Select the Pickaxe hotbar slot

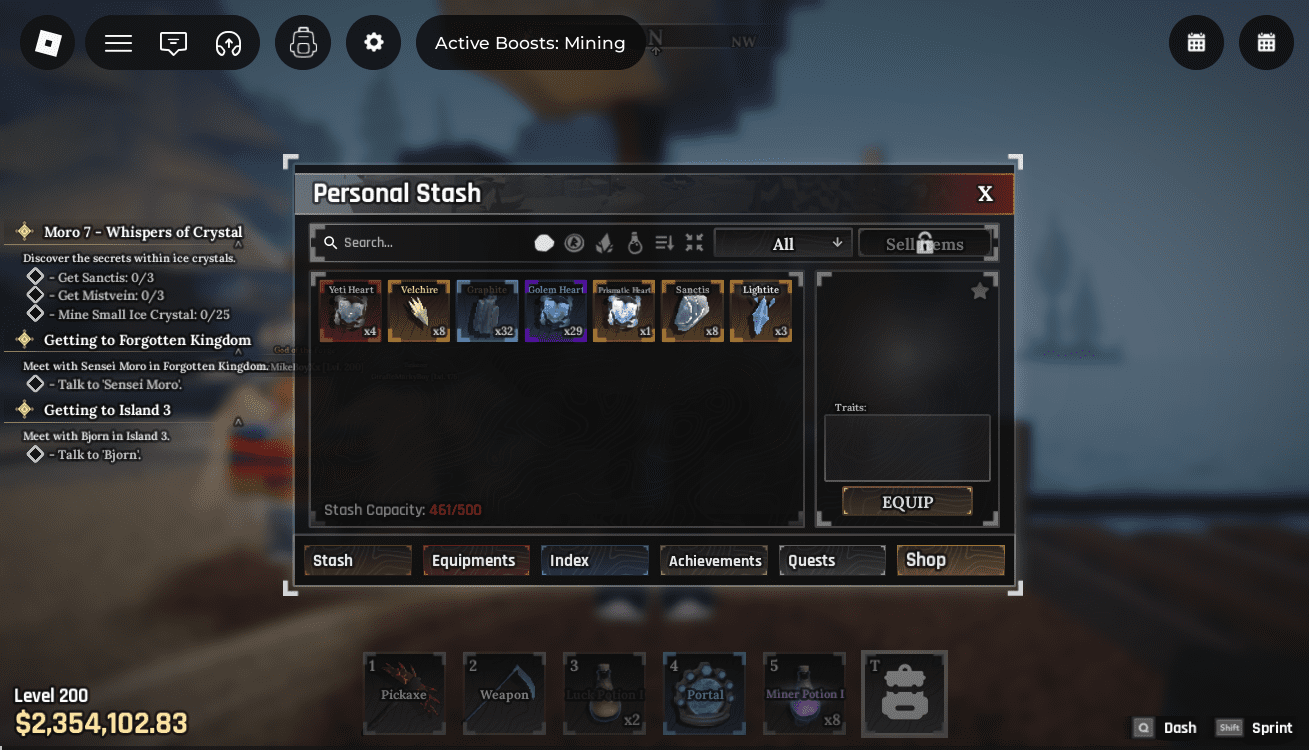tap(404, 693)
